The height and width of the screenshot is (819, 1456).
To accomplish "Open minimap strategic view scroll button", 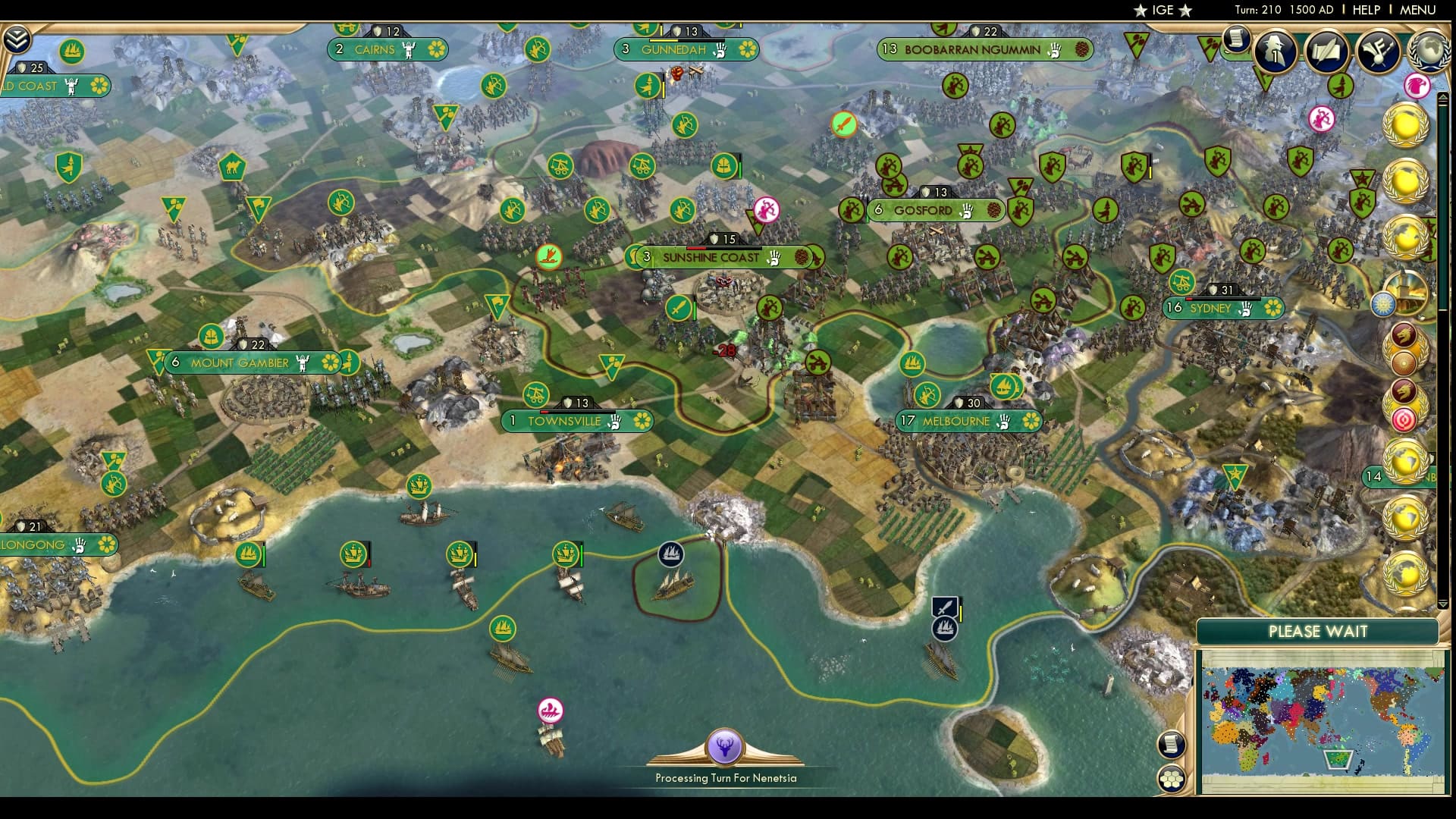I will click(1172, 744).
